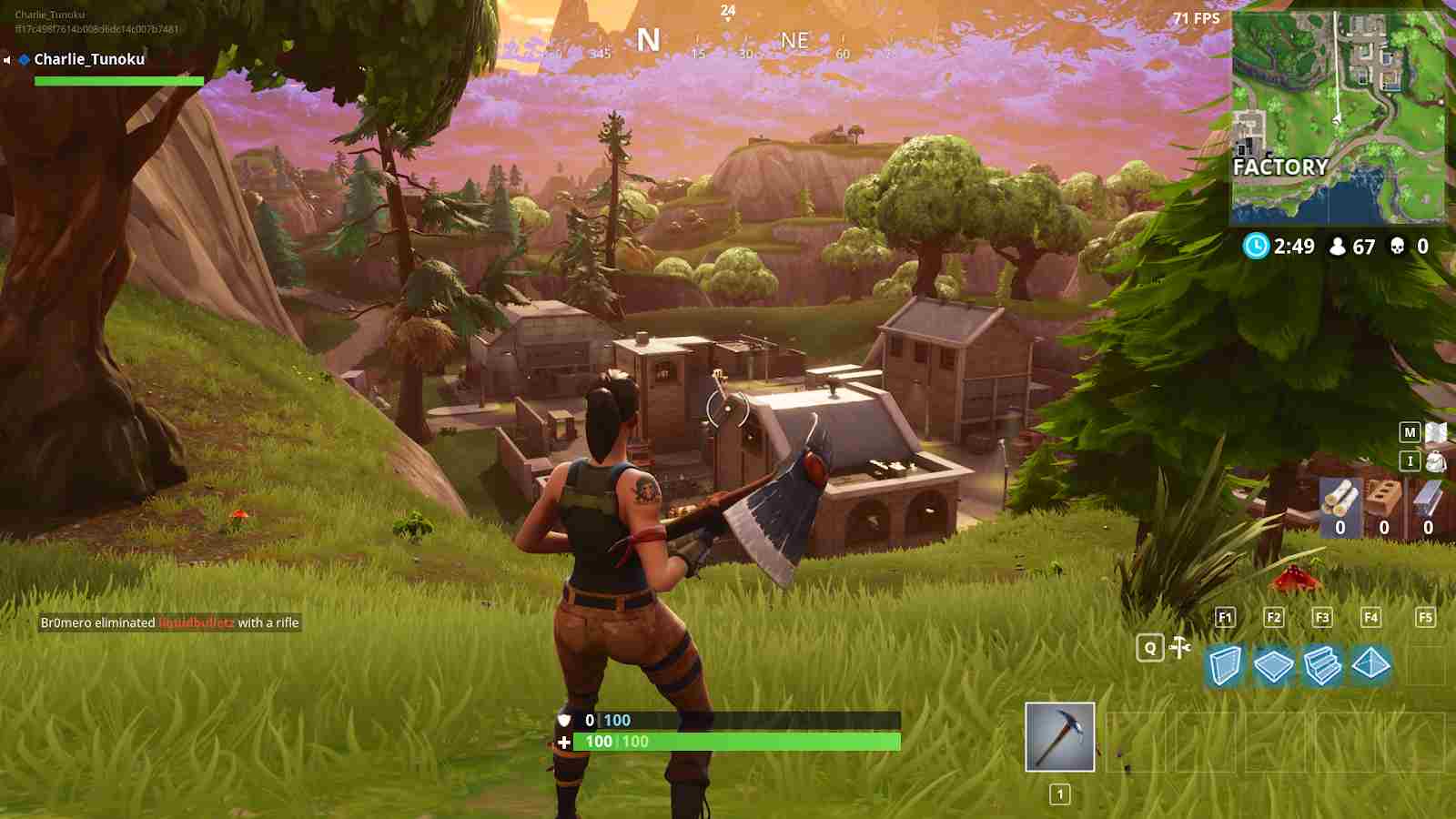Image resolution: width=1456 pixels, height=819 pixels.
Task: Select weapon slot F3
Action: point(1321,618)
